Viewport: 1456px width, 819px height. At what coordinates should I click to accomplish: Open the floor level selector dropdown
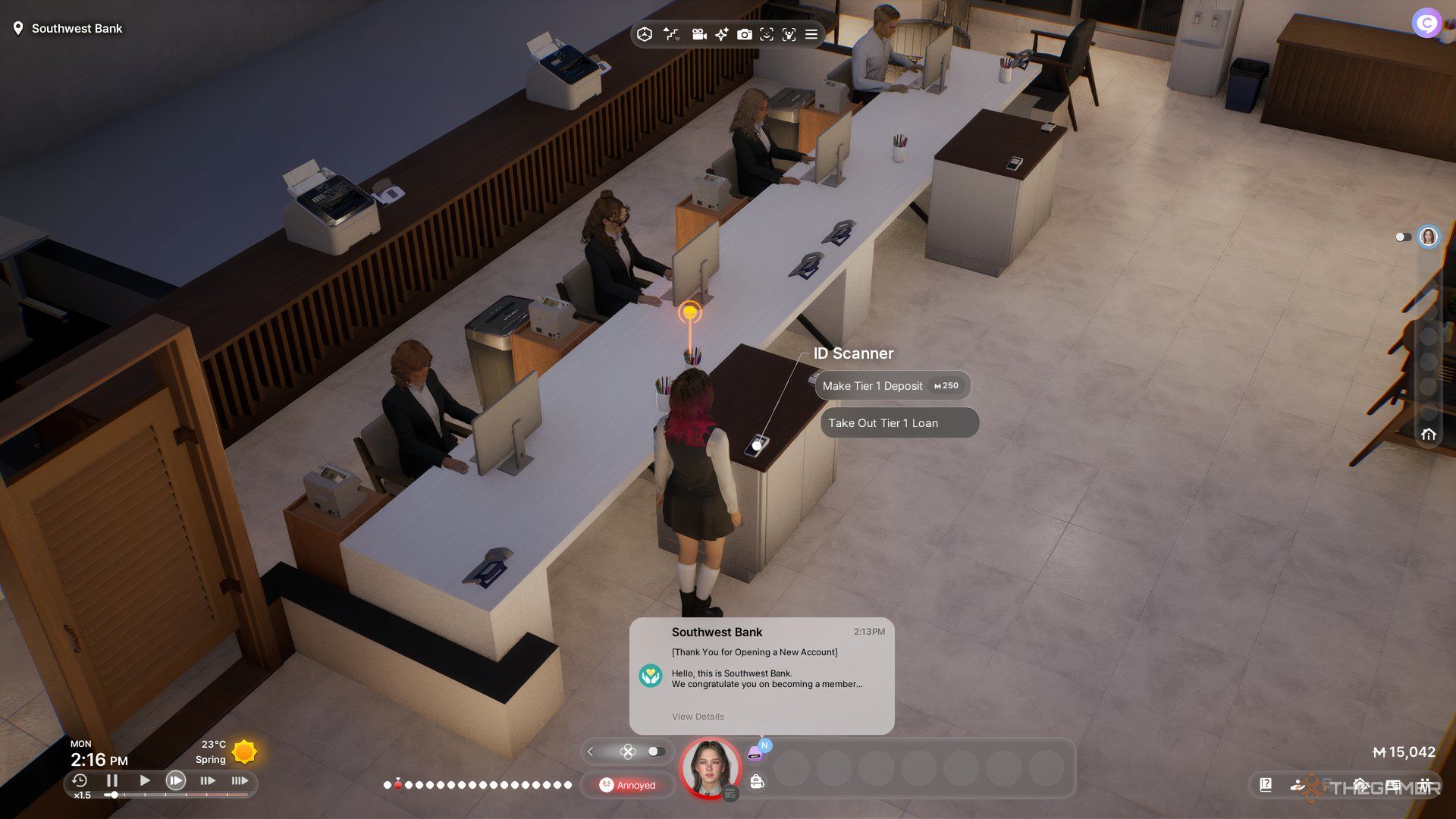[672, 34]
